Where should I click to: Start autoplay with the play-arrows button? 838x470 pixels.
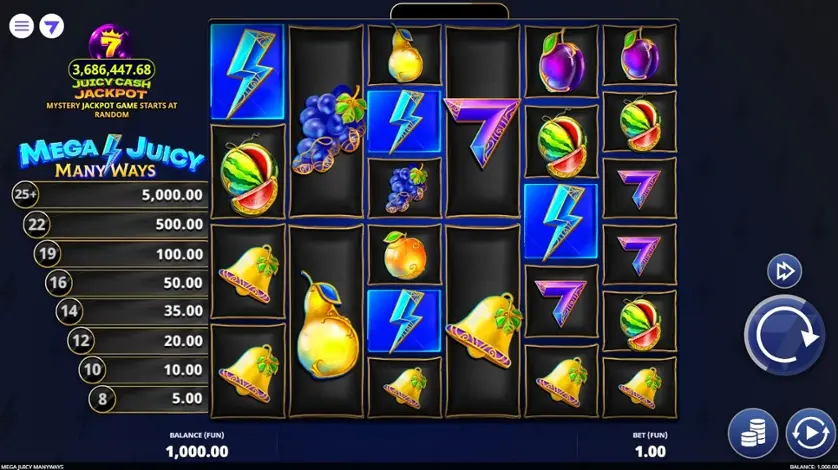pos(810,433)
